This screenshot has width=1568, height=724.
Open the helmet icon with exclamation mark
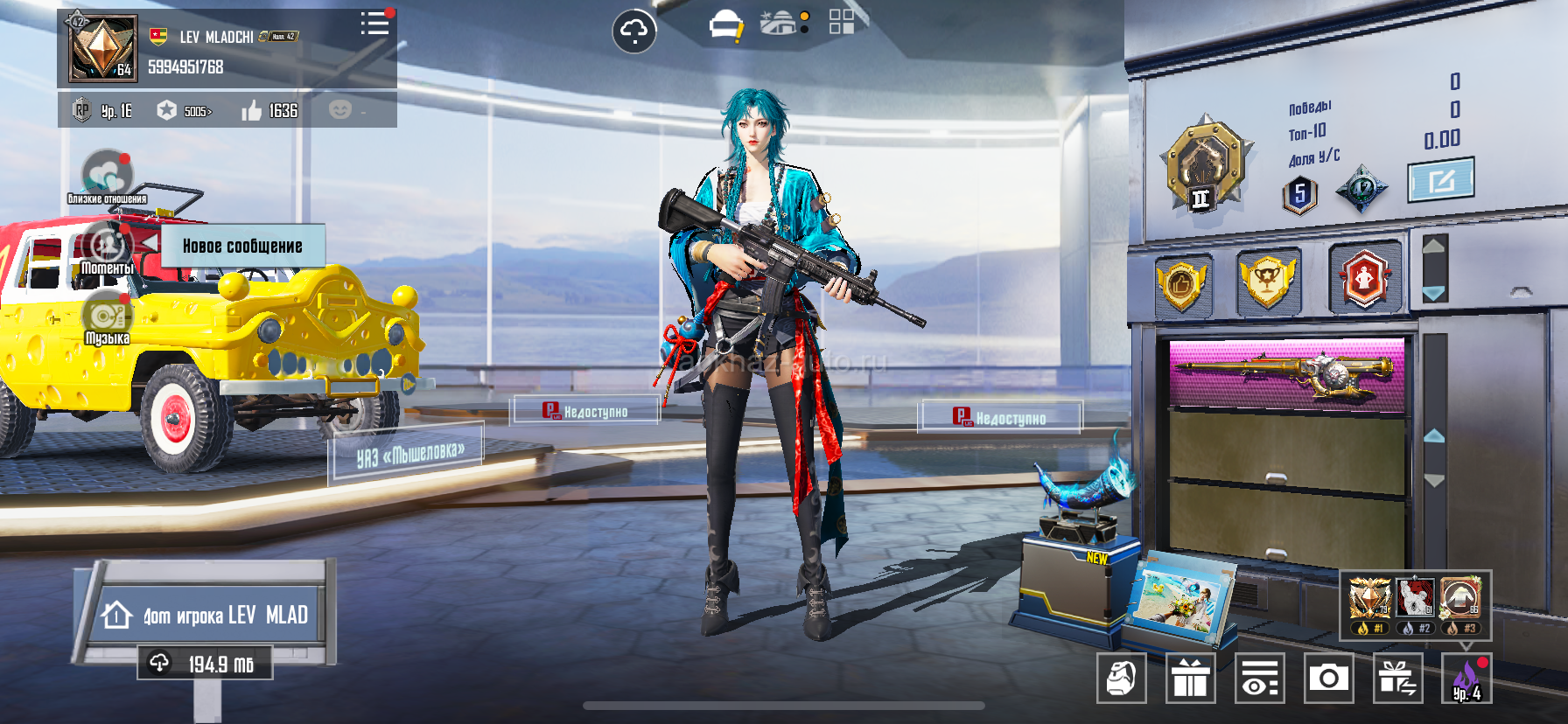click(x=725, y=26)
